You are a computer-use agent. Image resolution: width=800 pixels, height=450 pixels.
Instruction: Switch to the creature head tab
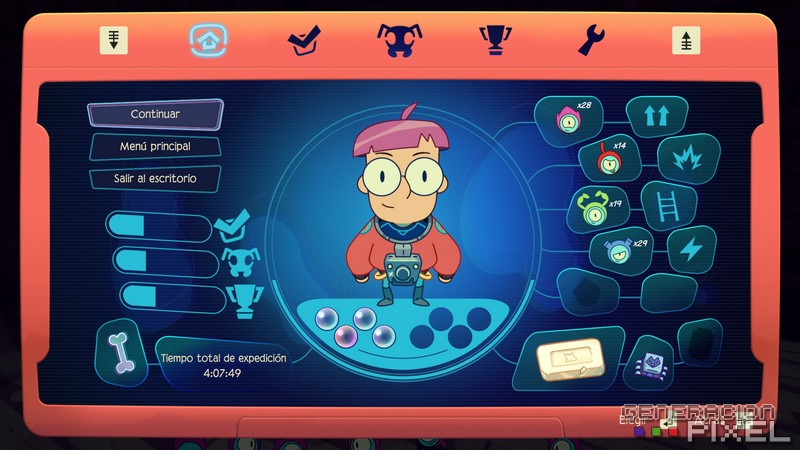(x=400, y=40)
